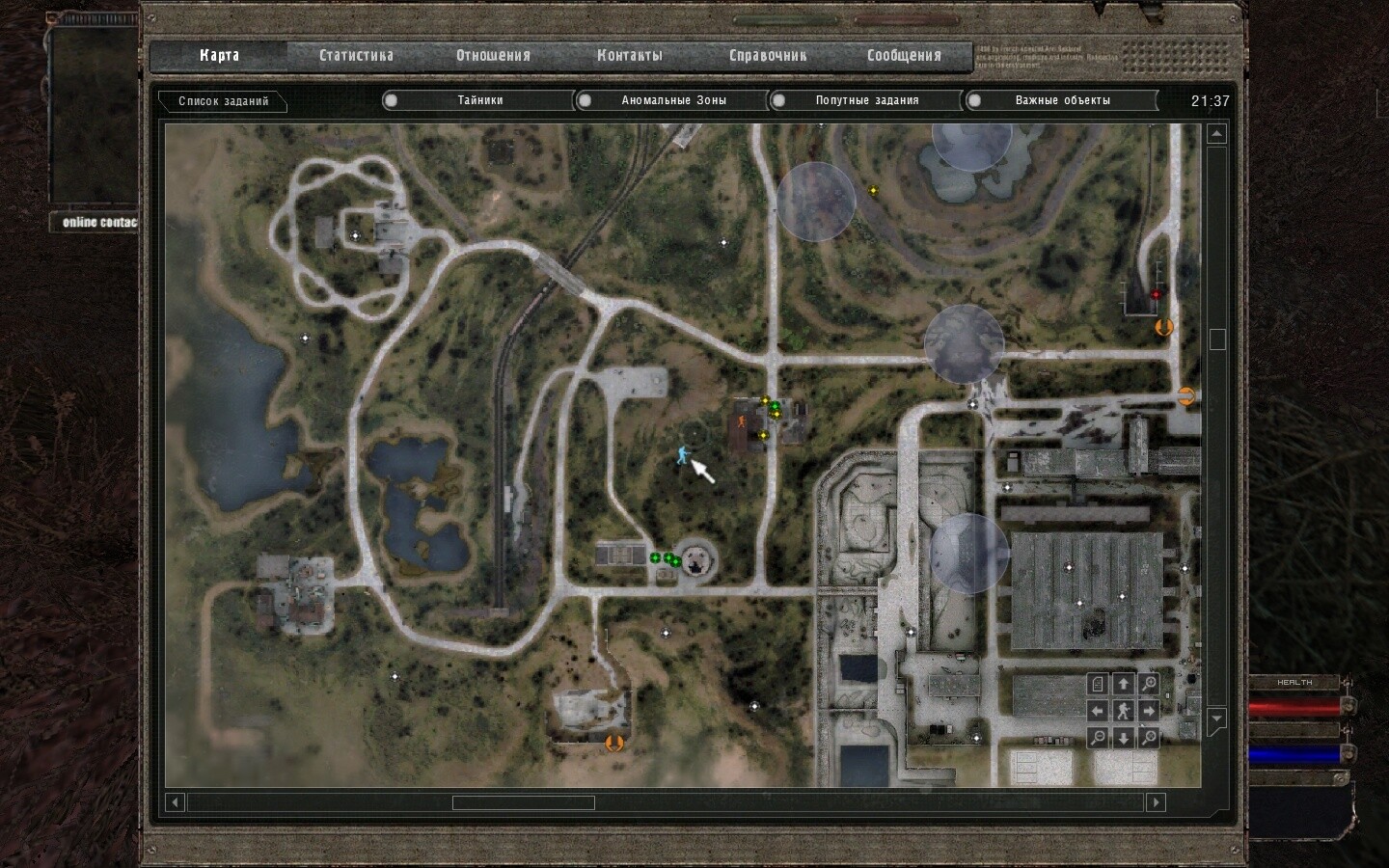
Task: Center the map on the player figure
Action: point(1123,712)
